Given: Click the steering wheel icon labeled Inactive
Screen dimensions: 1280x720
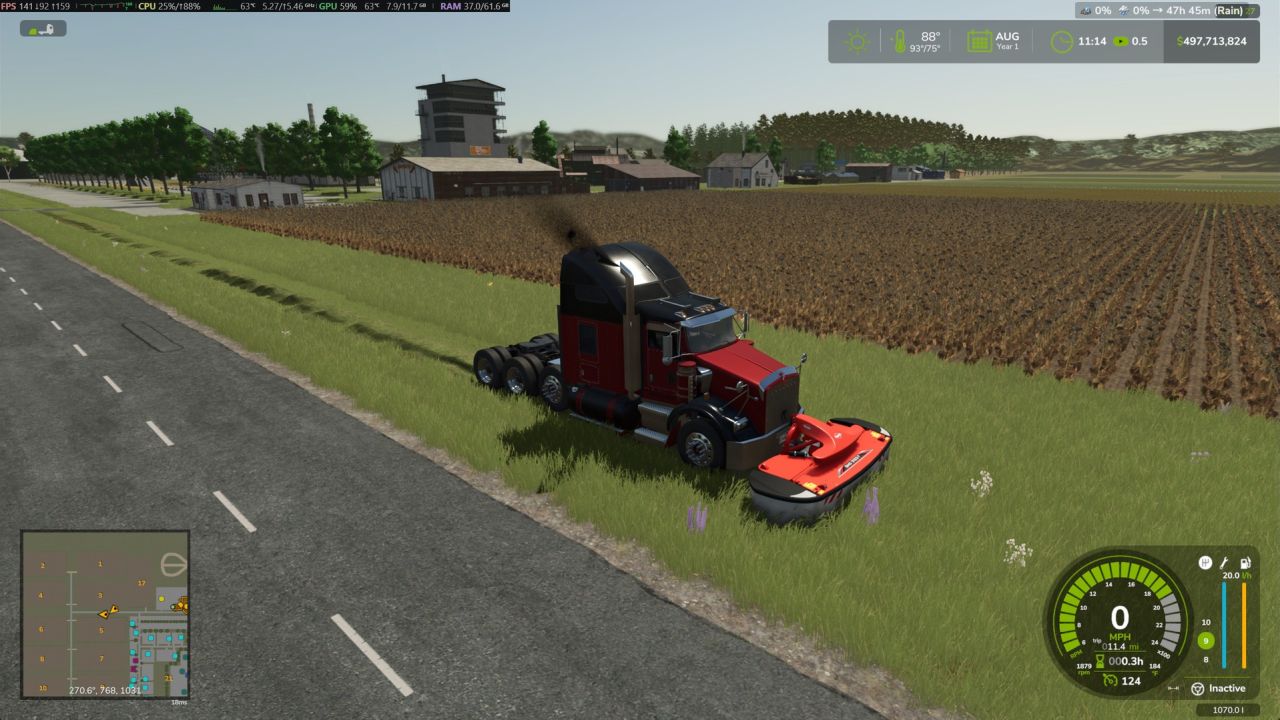Looking at the screenshot, I should (x=1198, y=687).
